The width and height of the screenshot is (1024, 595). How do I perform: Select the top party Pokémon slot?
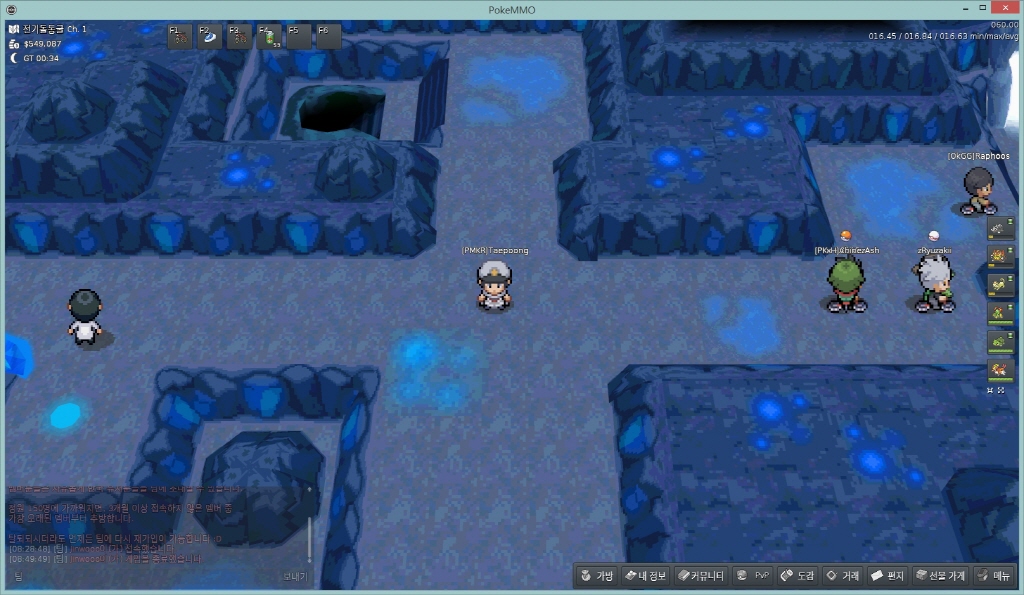[1000, 230]
